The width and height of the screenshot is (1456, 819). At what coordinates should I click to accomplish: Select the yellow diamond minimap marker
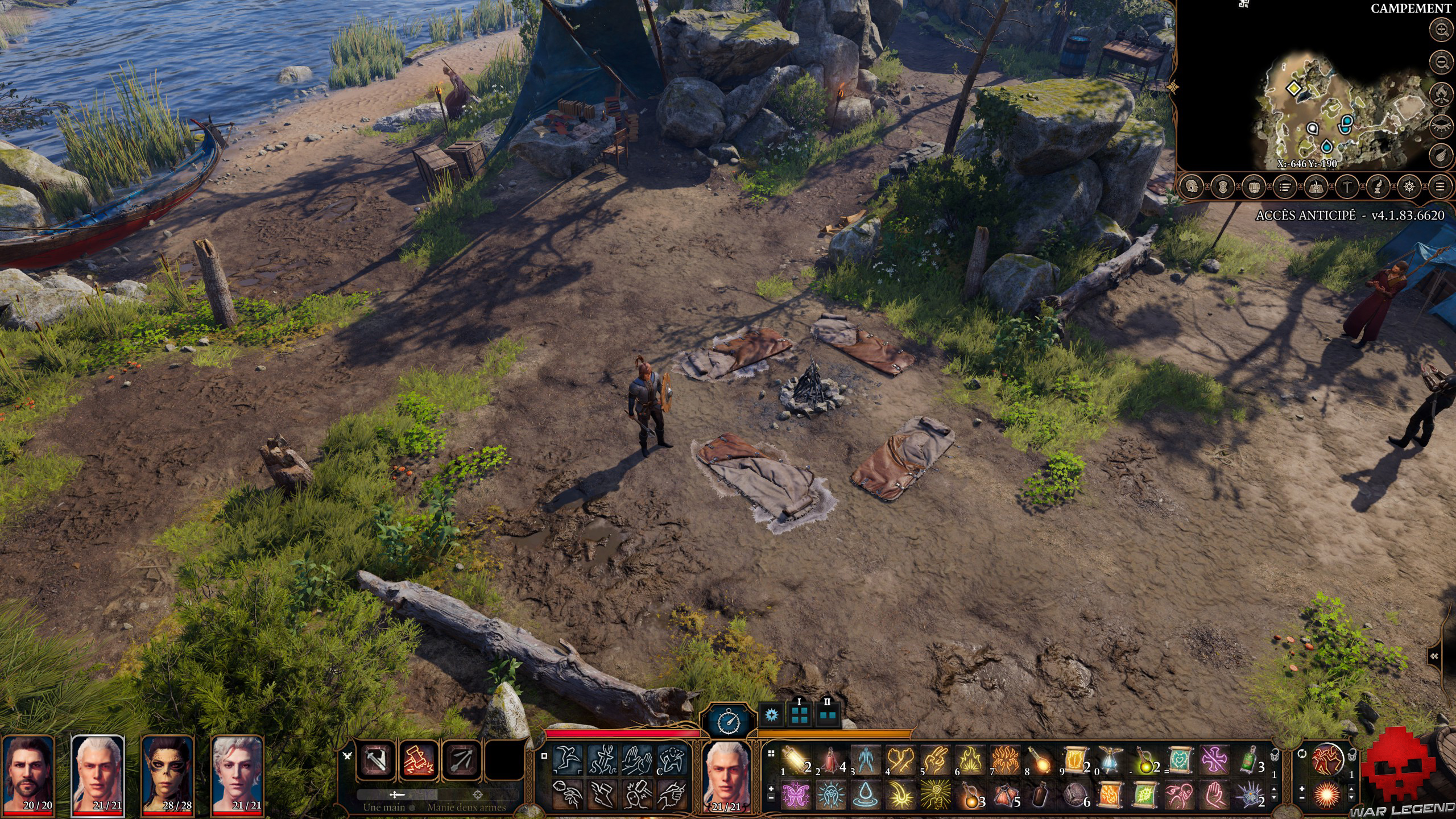(x=1294, y=88)
